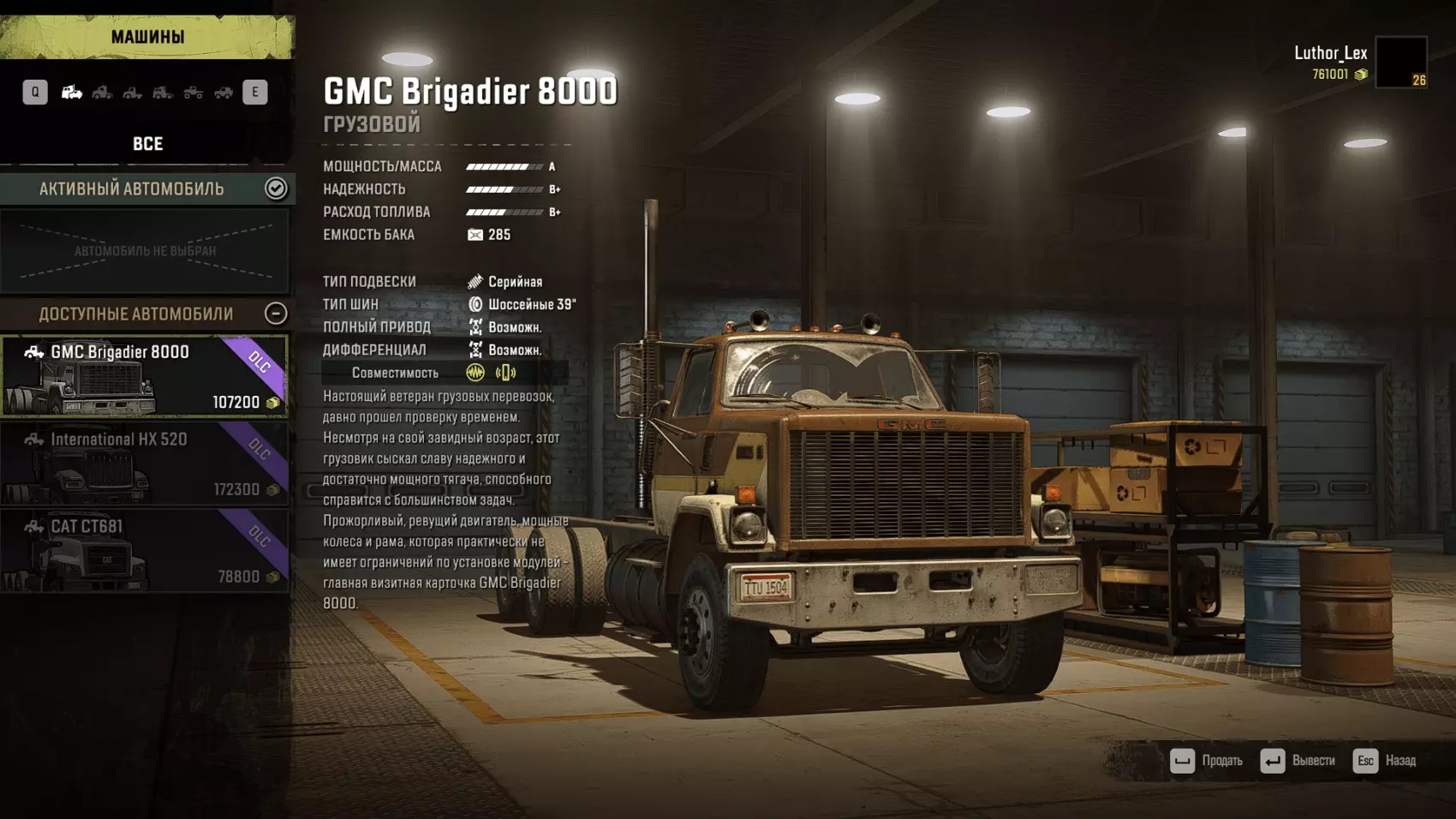Sell the truck with Продать

[x=1207, y=761]
